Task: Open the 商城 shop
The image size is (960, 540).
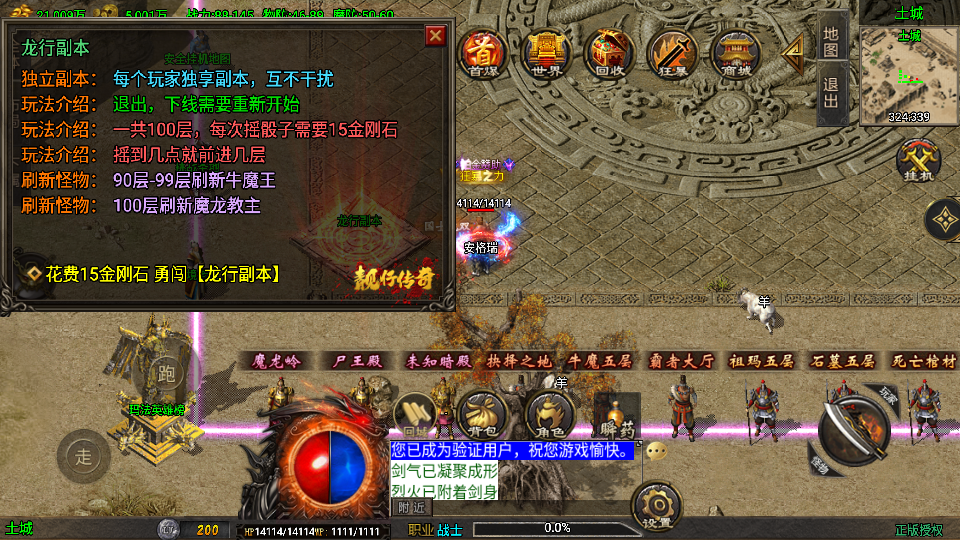Action: [x=736, y=52]
